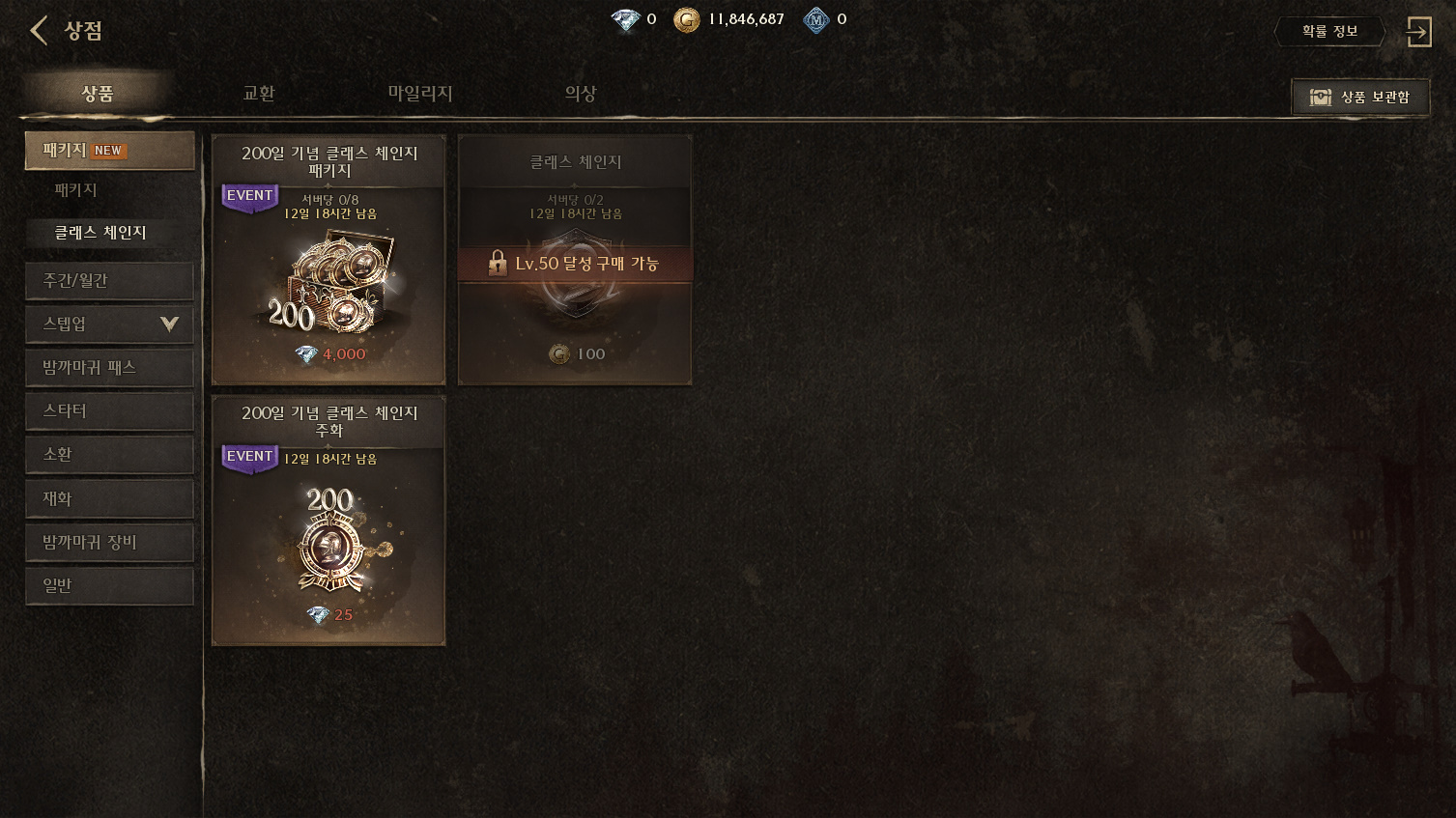This screenshot has height=818, width=1456.
Task: Open the 스타터 category
Action: point(109,411)
